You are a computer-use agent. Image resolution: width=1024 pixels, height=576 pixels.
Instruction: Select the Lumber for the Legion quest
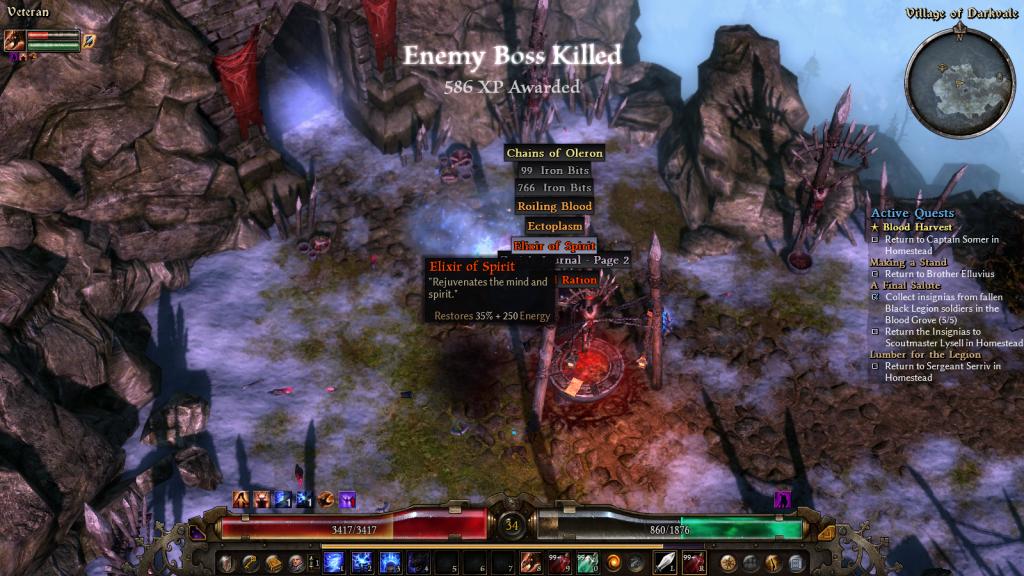[921, 355]
